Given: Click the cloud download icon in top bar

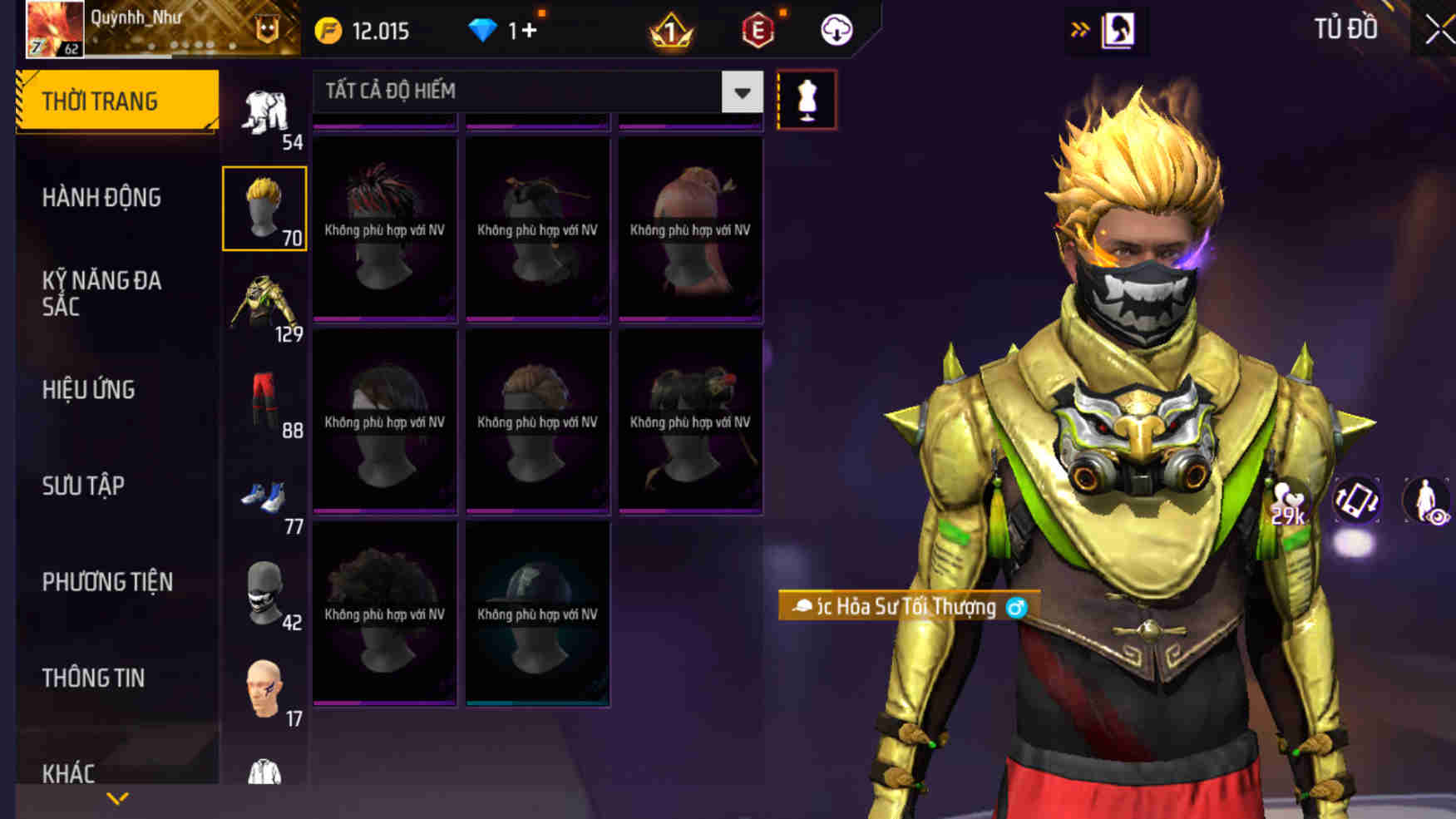Looking at the screenshot, I should coord(836,29).
